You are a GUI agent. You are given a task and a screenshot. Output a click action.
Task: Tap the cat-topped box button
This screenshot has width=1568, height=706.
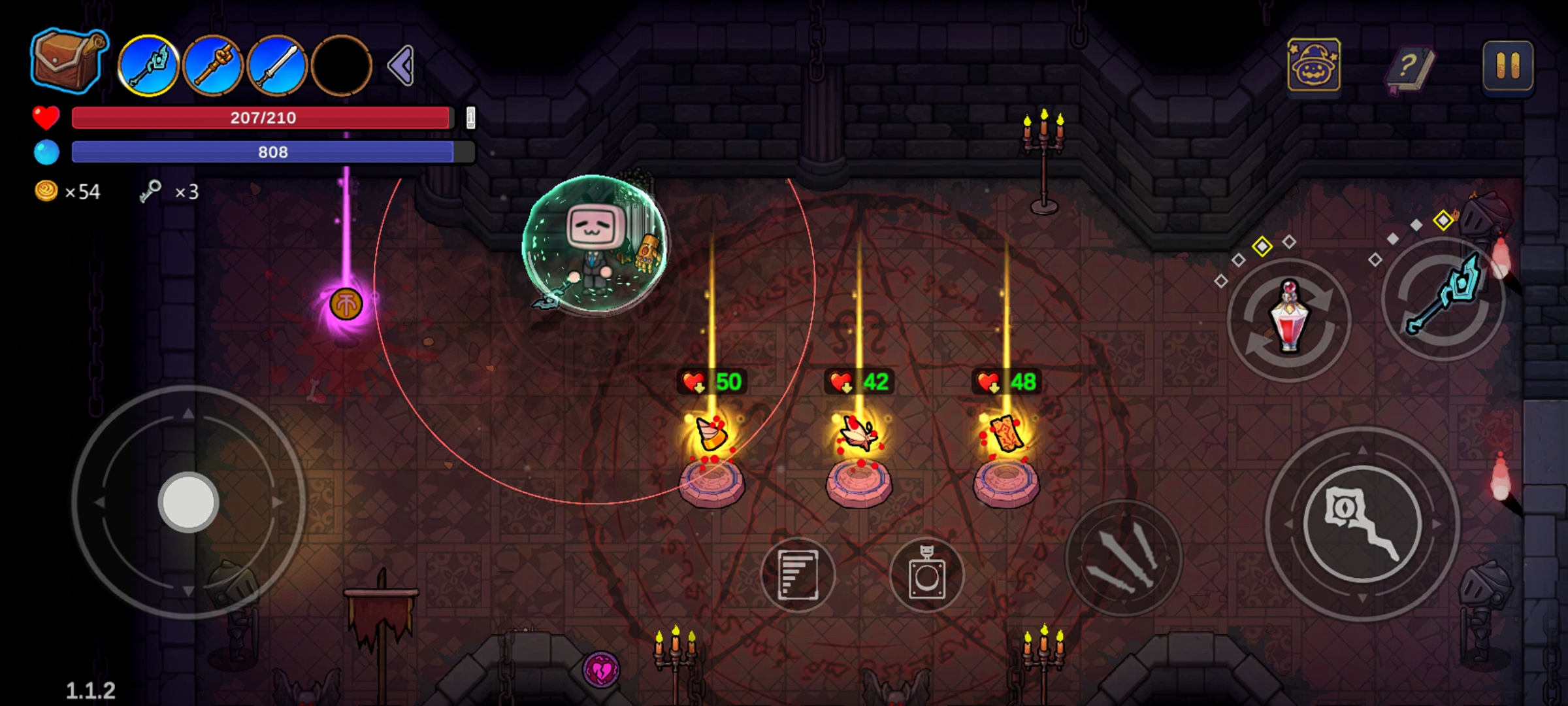pyautogui.click(x=926, y=575)
